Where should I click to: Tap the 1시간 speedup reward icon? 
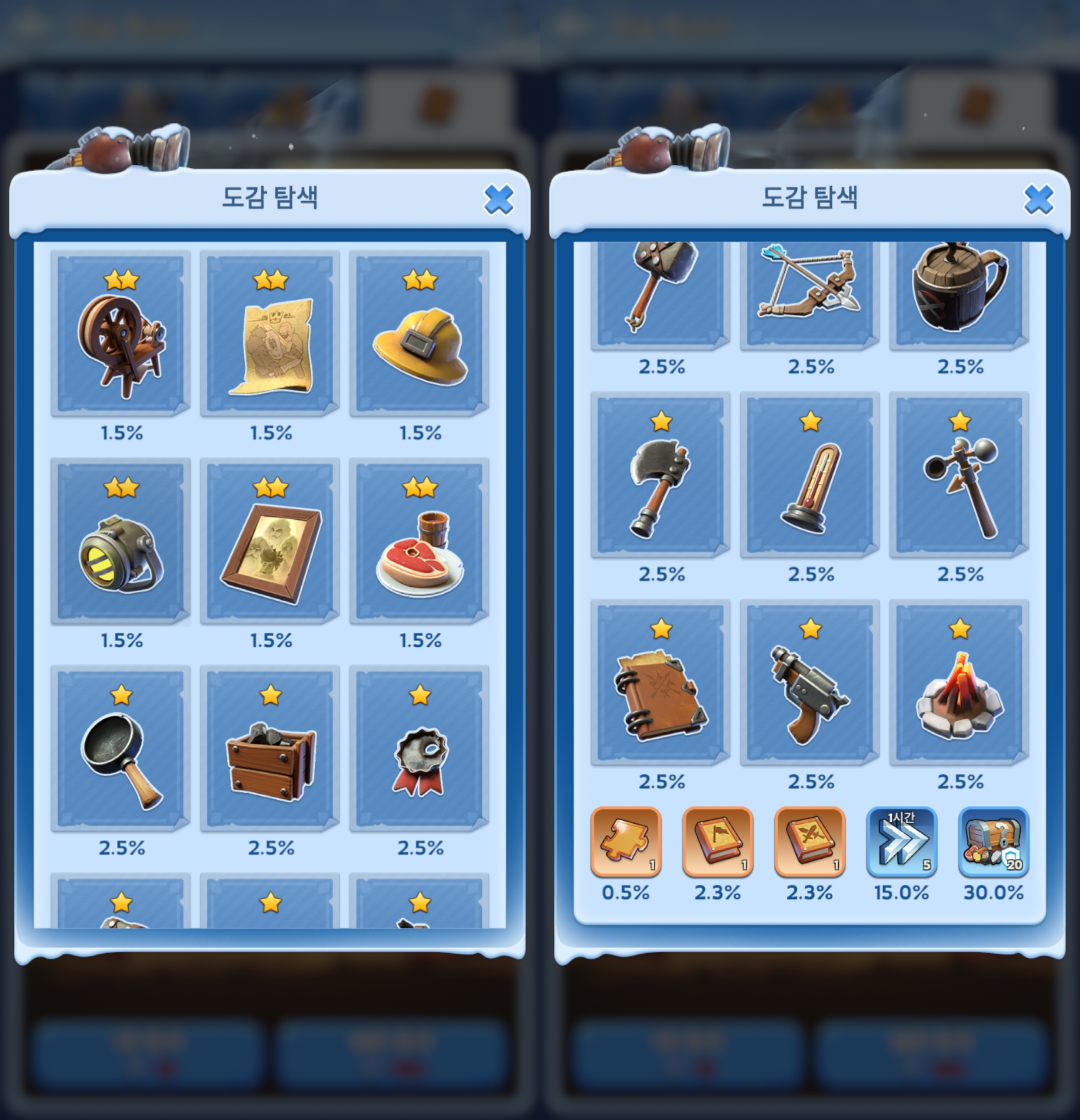pos(902,842)
